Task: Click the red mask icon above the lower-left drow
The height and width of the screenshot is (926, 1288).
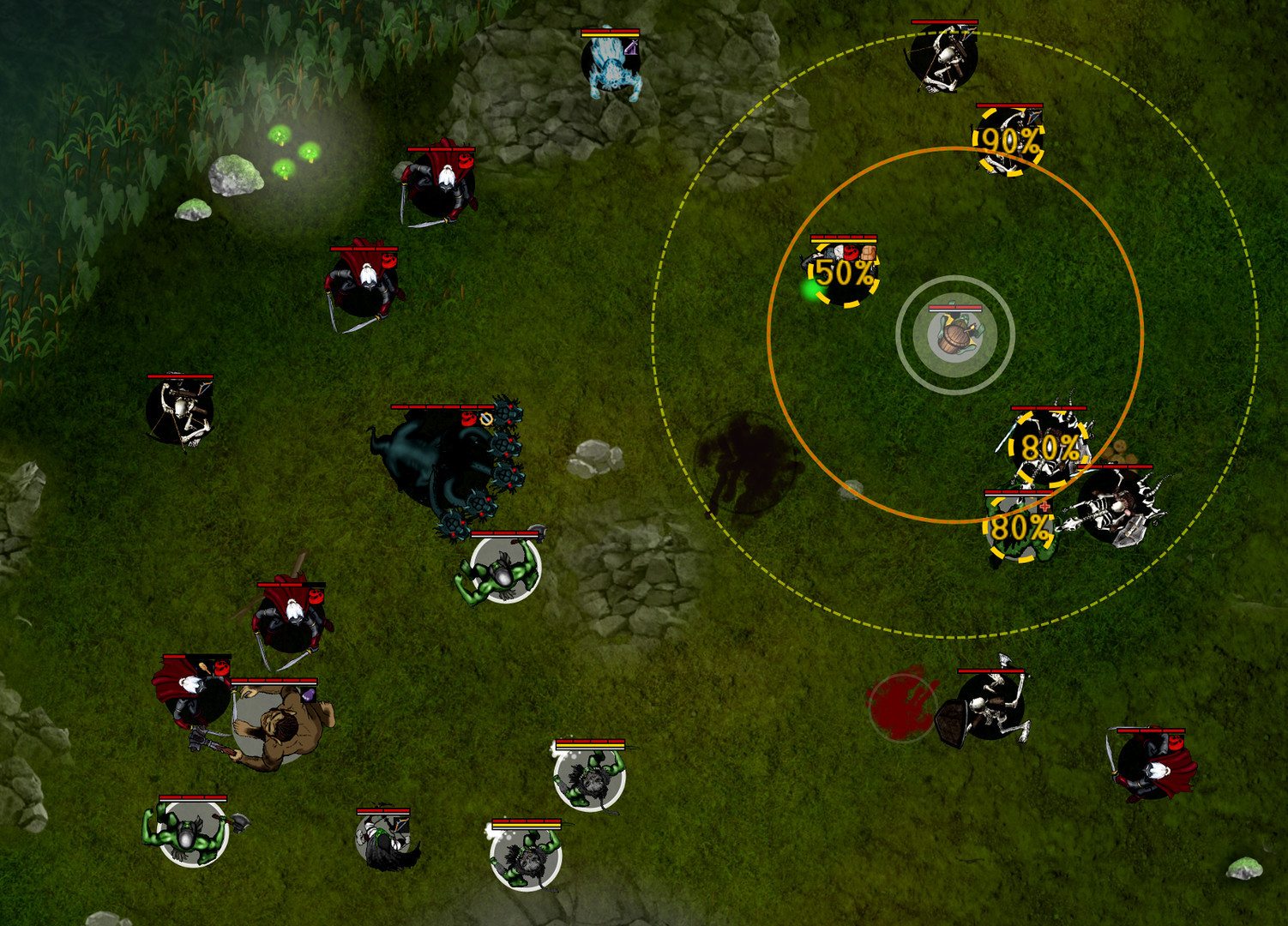Action: (x=223, y=666)
